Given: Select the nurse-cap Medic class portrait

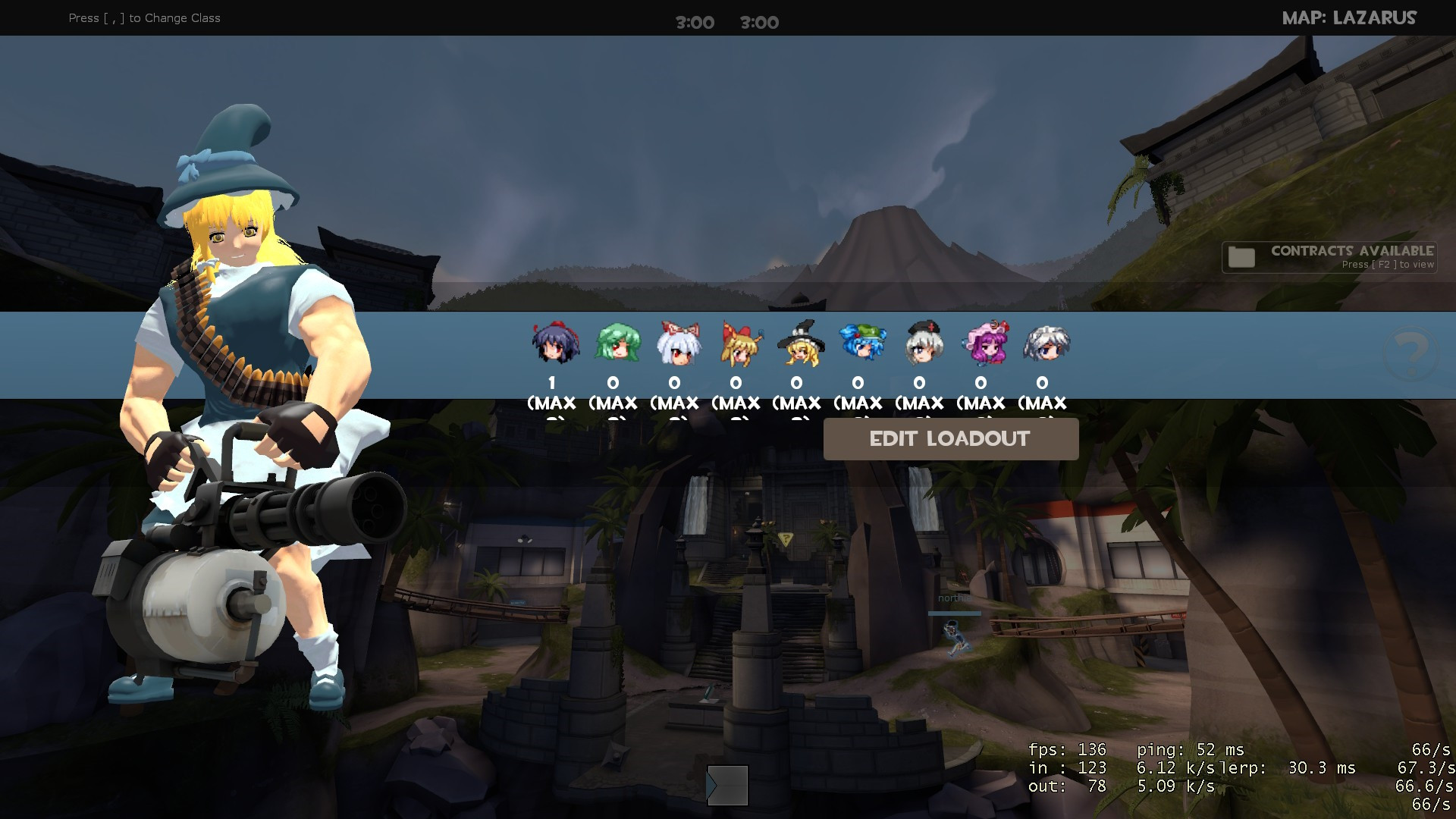Looking at the screenshot, I should coord(922,346).
